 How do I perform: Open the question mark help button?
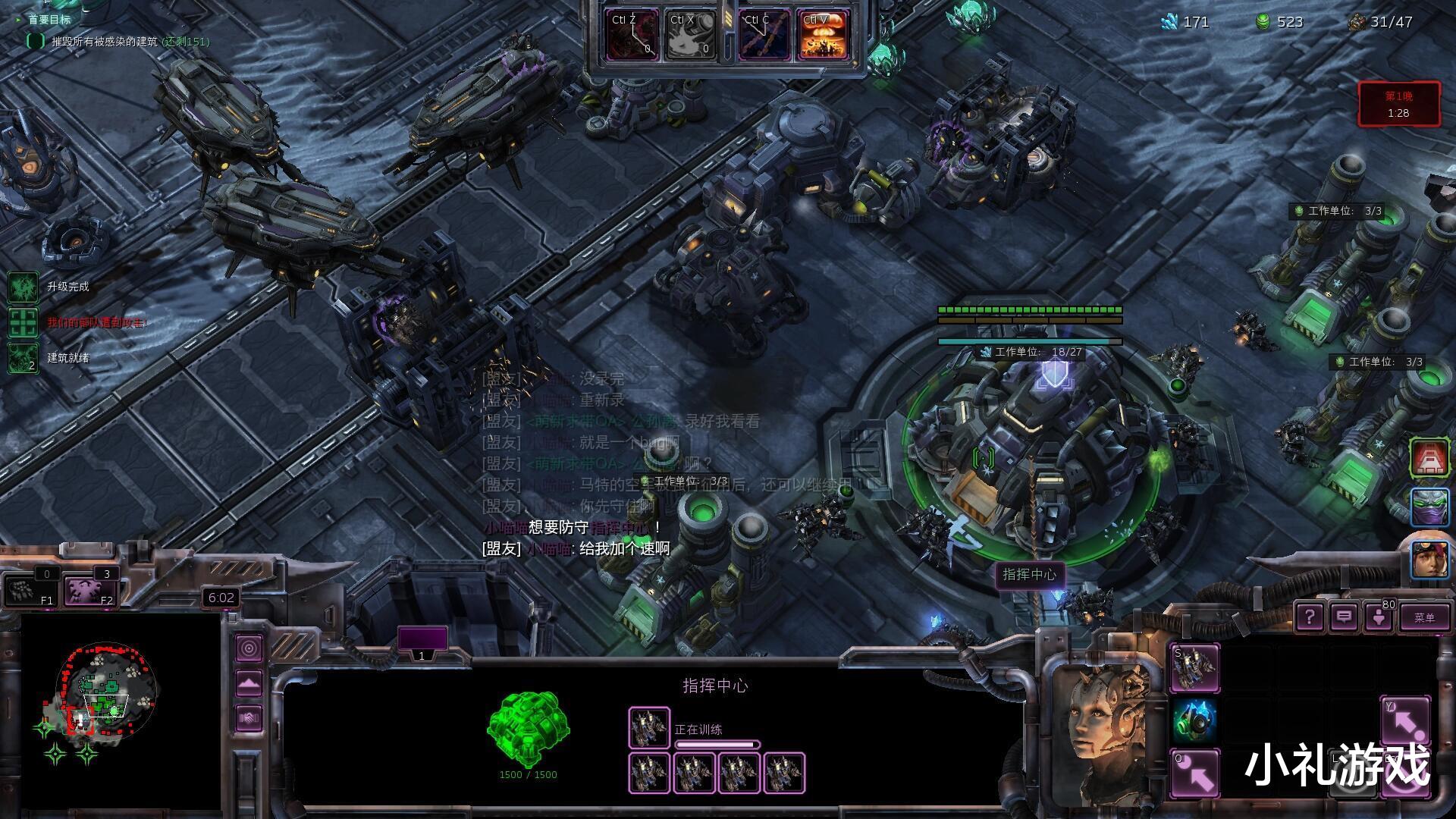click(x=1309, y=617)
